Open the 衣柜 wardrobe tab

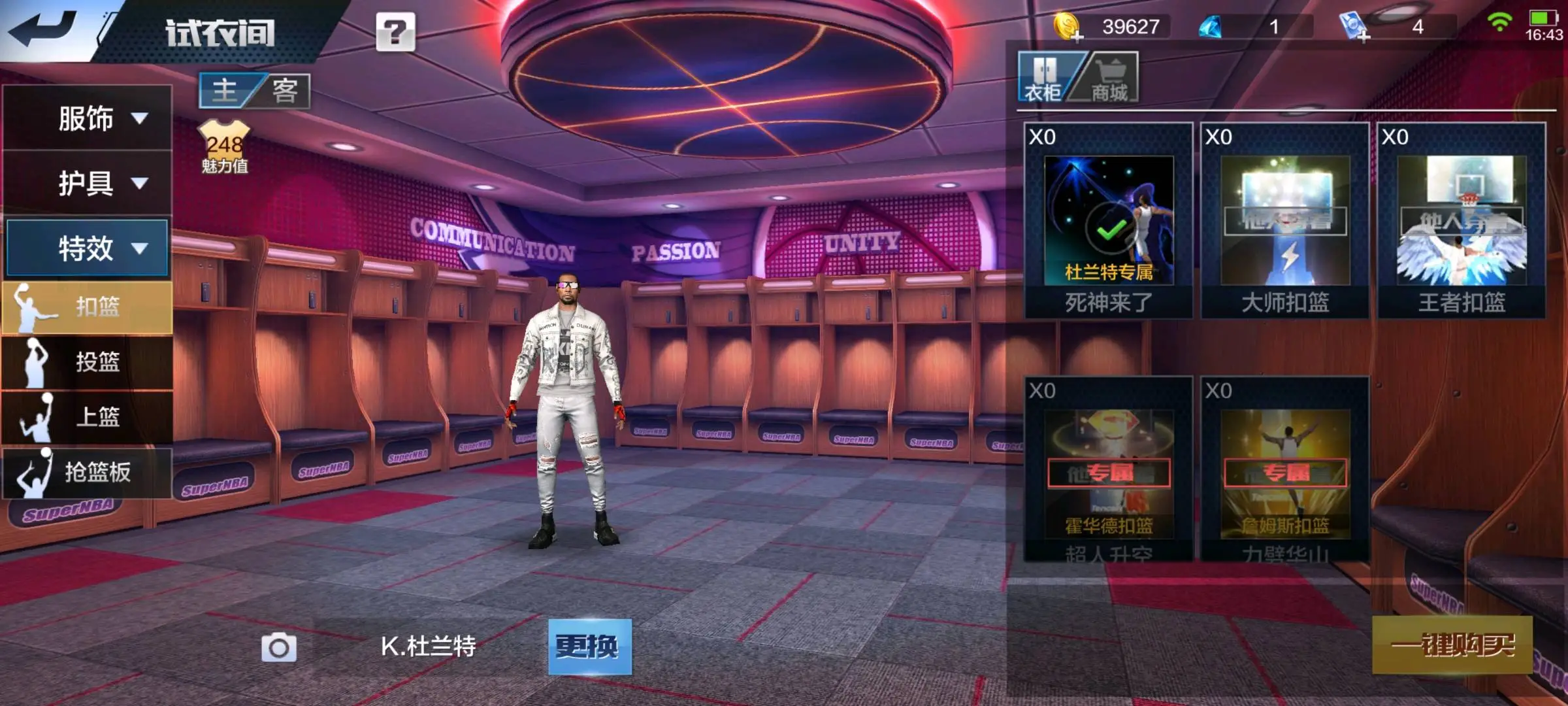click(1044, 78)
